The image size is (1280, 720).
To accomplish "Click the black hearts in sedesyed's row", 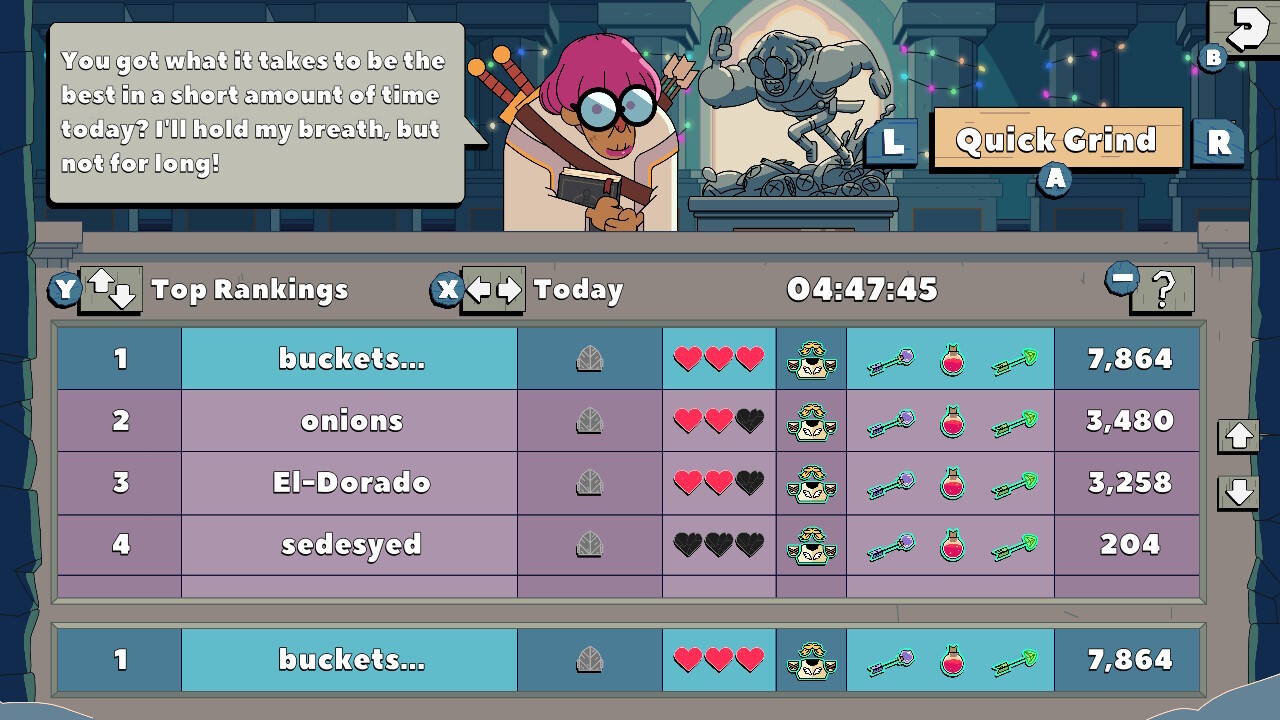I will click(718, 545).
